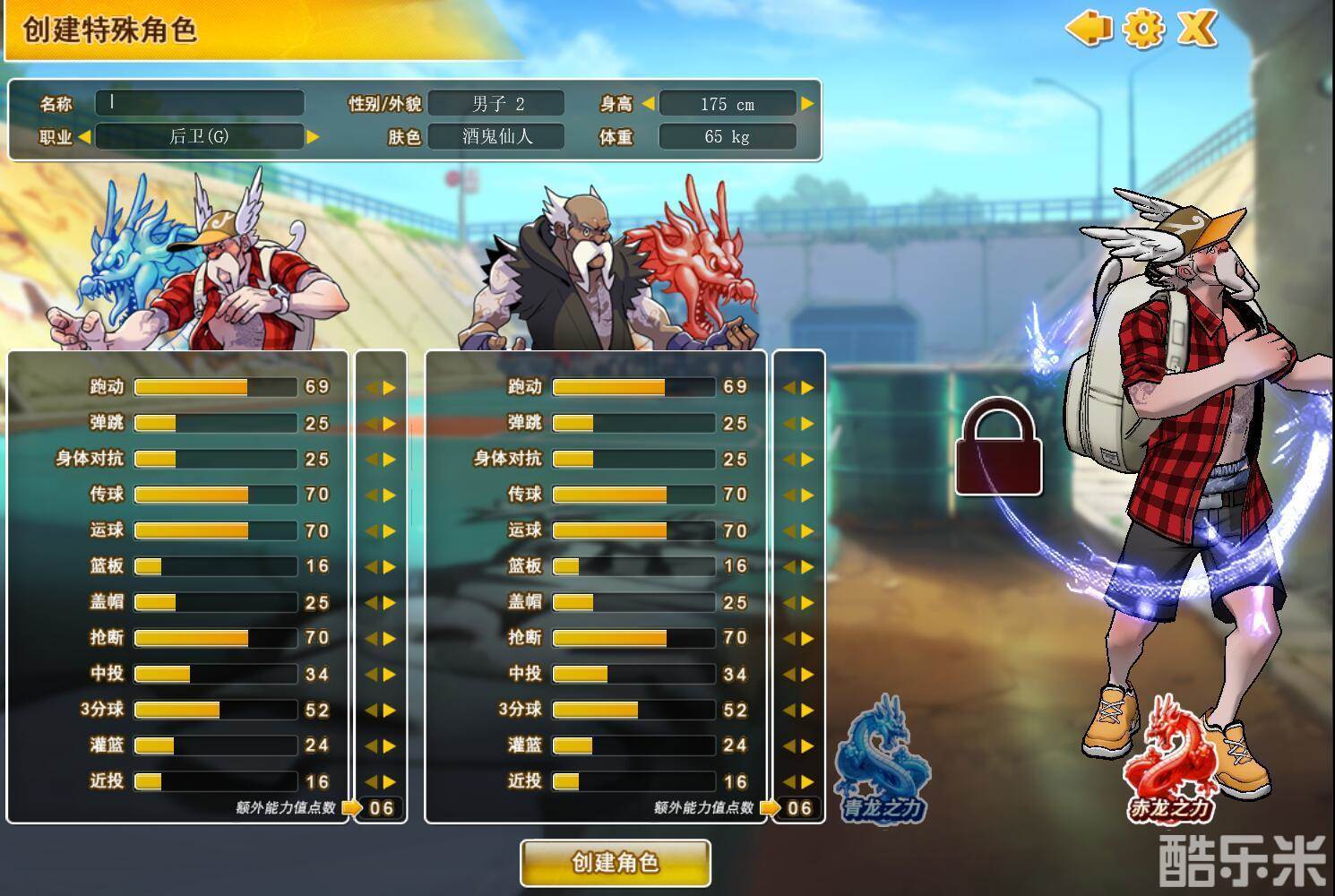Click the 创建角色 create character button
The width and height of the screenshot is (1335, 896).
pyautogui.click(x=616, y=863)
